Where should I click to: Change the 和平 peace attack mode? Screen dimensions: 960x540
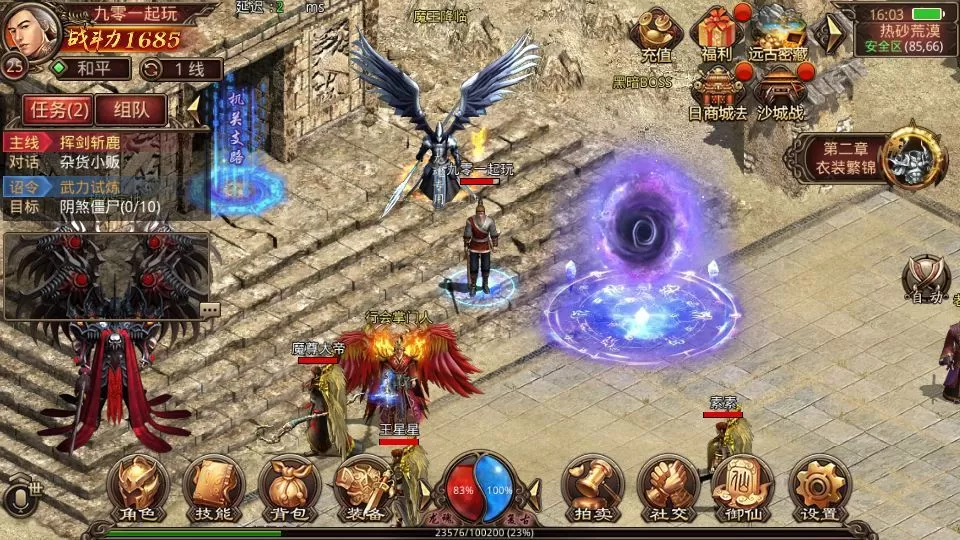(x=91, y=69)
